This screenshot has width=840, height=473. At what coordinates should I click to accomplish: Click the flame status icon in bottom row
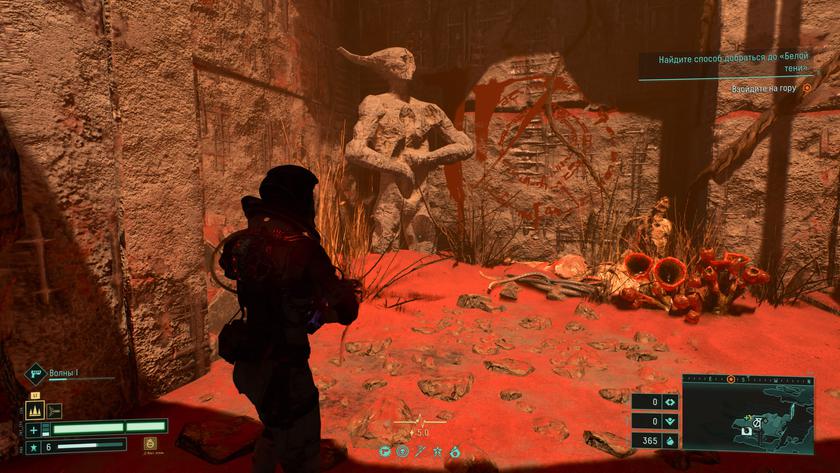pos(455,452)
